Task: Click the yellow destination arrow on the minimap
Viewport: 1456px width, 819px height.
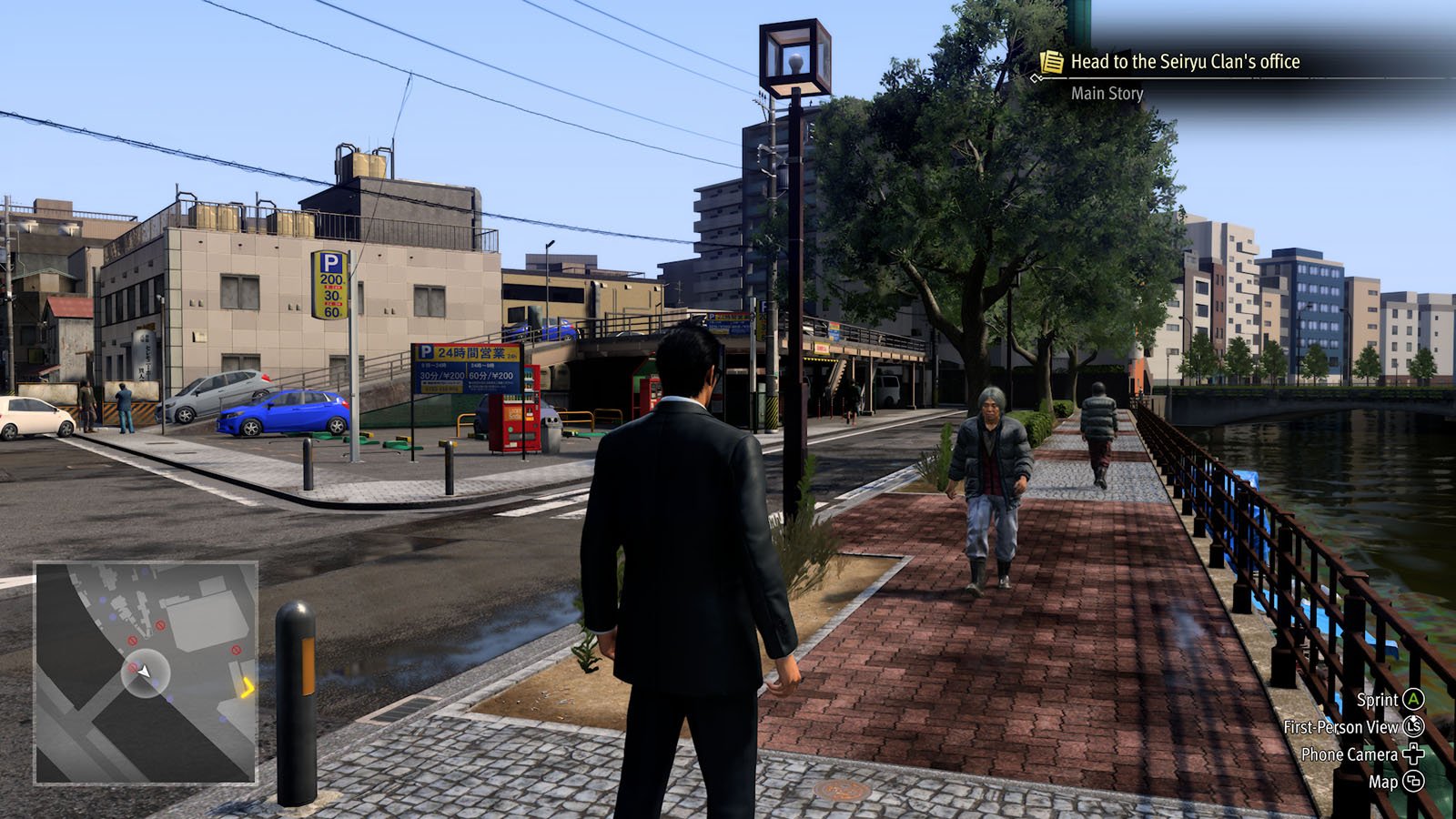Action: coord(247,688)
